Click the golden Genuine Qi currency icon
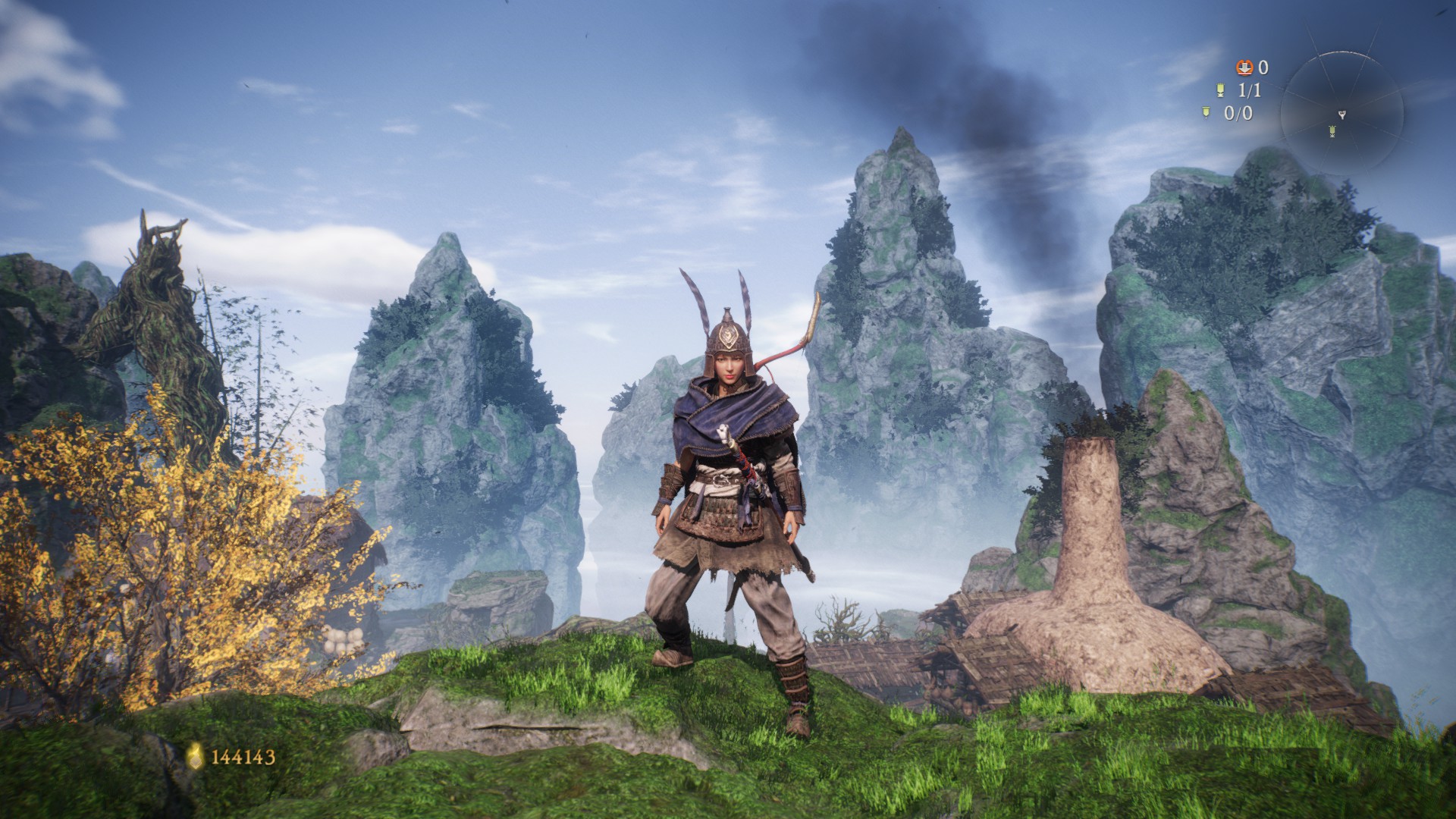 coord(196,755)
